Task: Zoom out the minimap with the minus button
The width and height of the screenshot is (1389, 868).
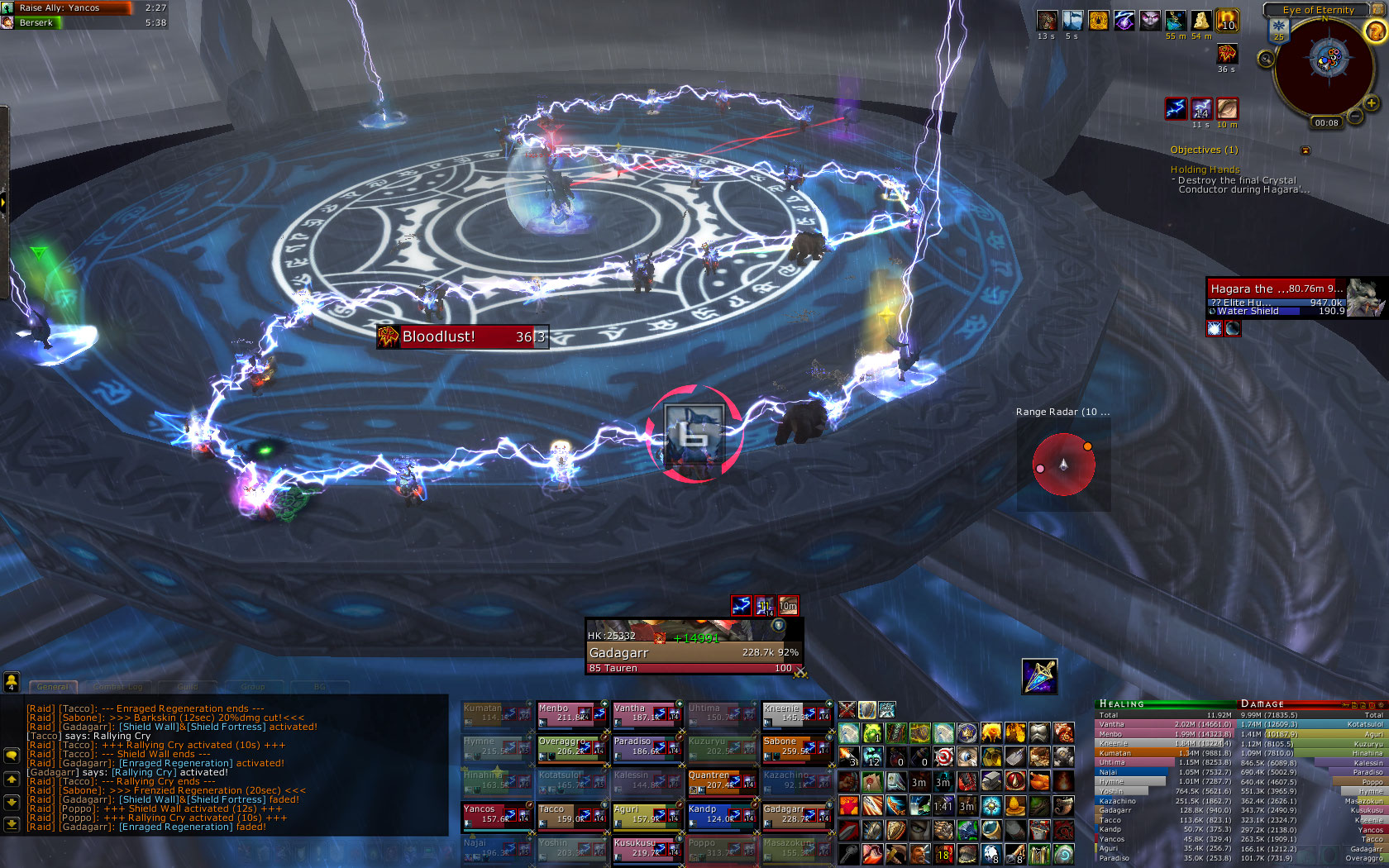Action: [1355, 117]
